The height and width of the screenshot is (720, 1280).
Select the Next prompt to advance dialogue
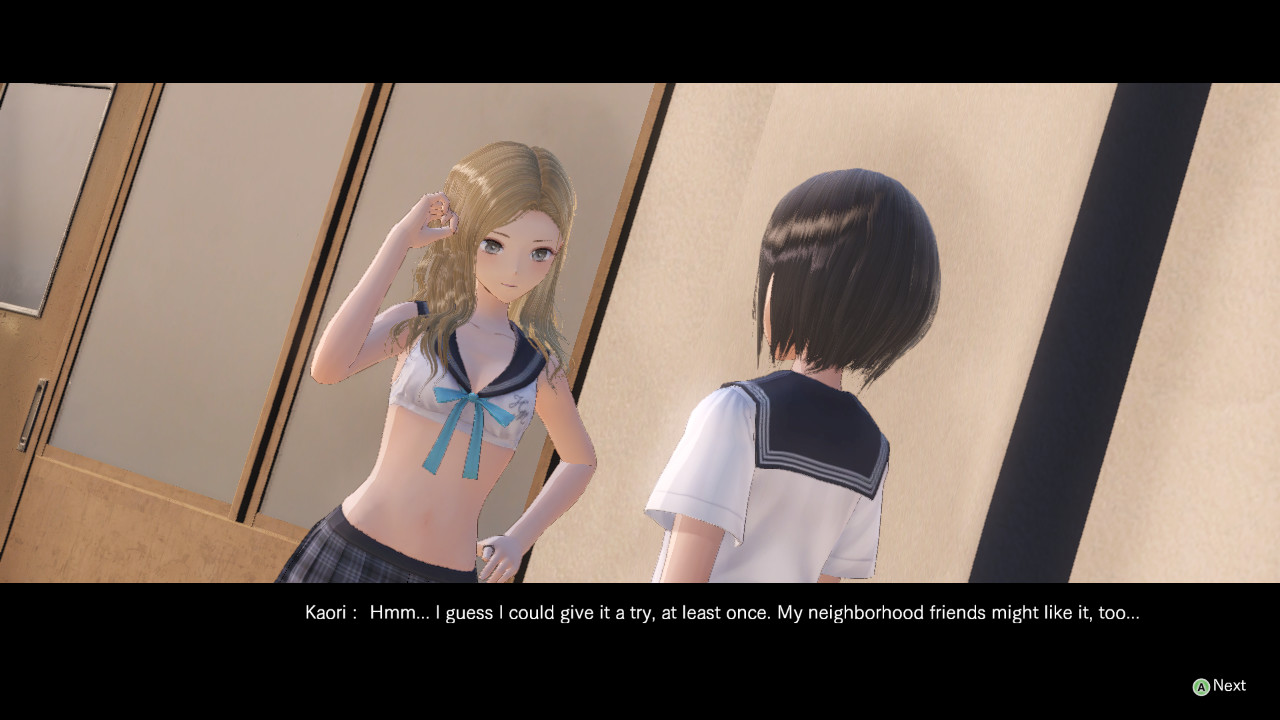click(1229, 685)
